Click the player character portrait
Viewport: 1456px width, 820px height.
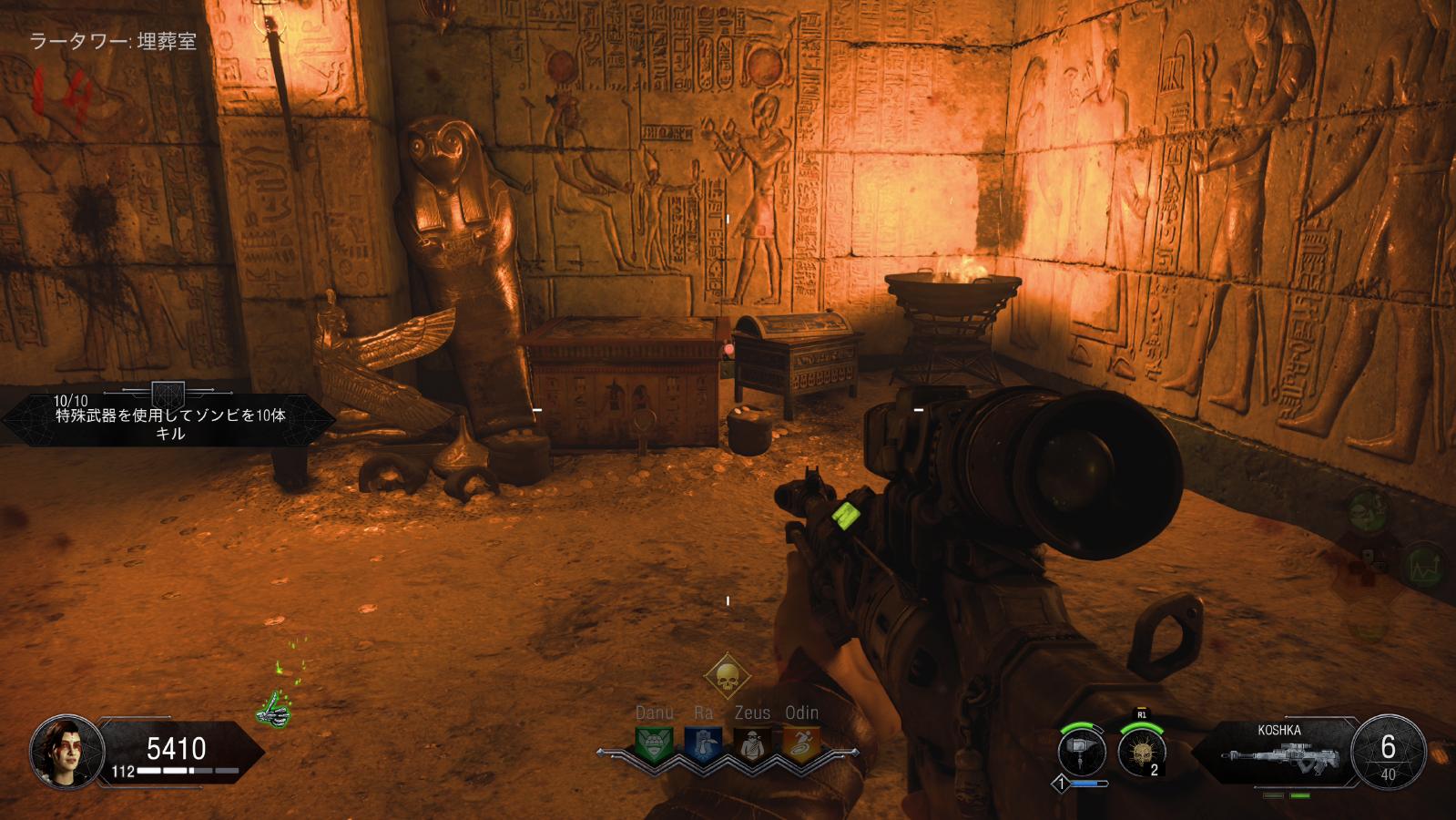[x=61, y=752]
